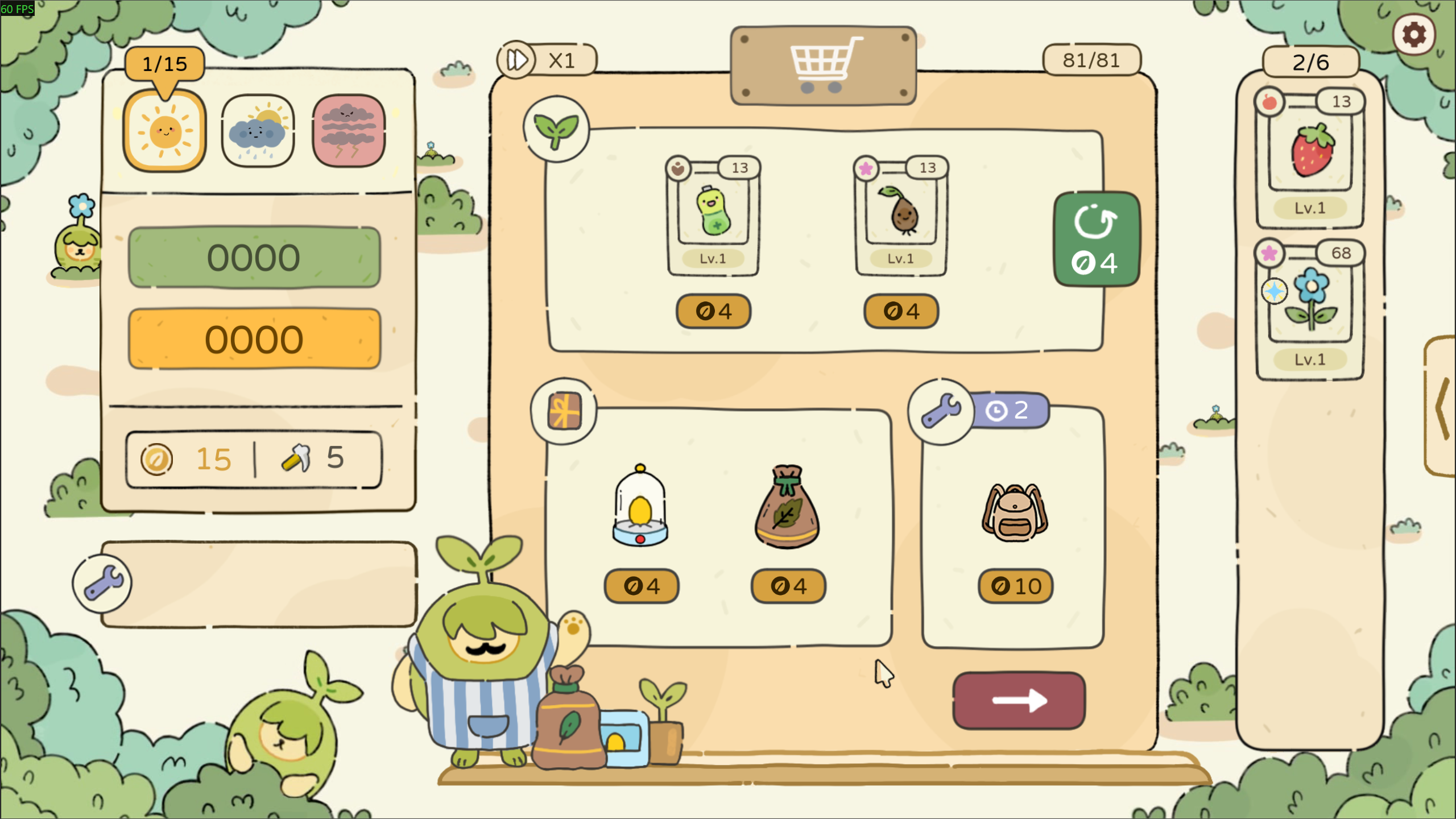This screenshot has height=819, width=1456.
Task: Buy the brown sprout seed for 4
Action: pyautogui.click(x=901, y=311)
